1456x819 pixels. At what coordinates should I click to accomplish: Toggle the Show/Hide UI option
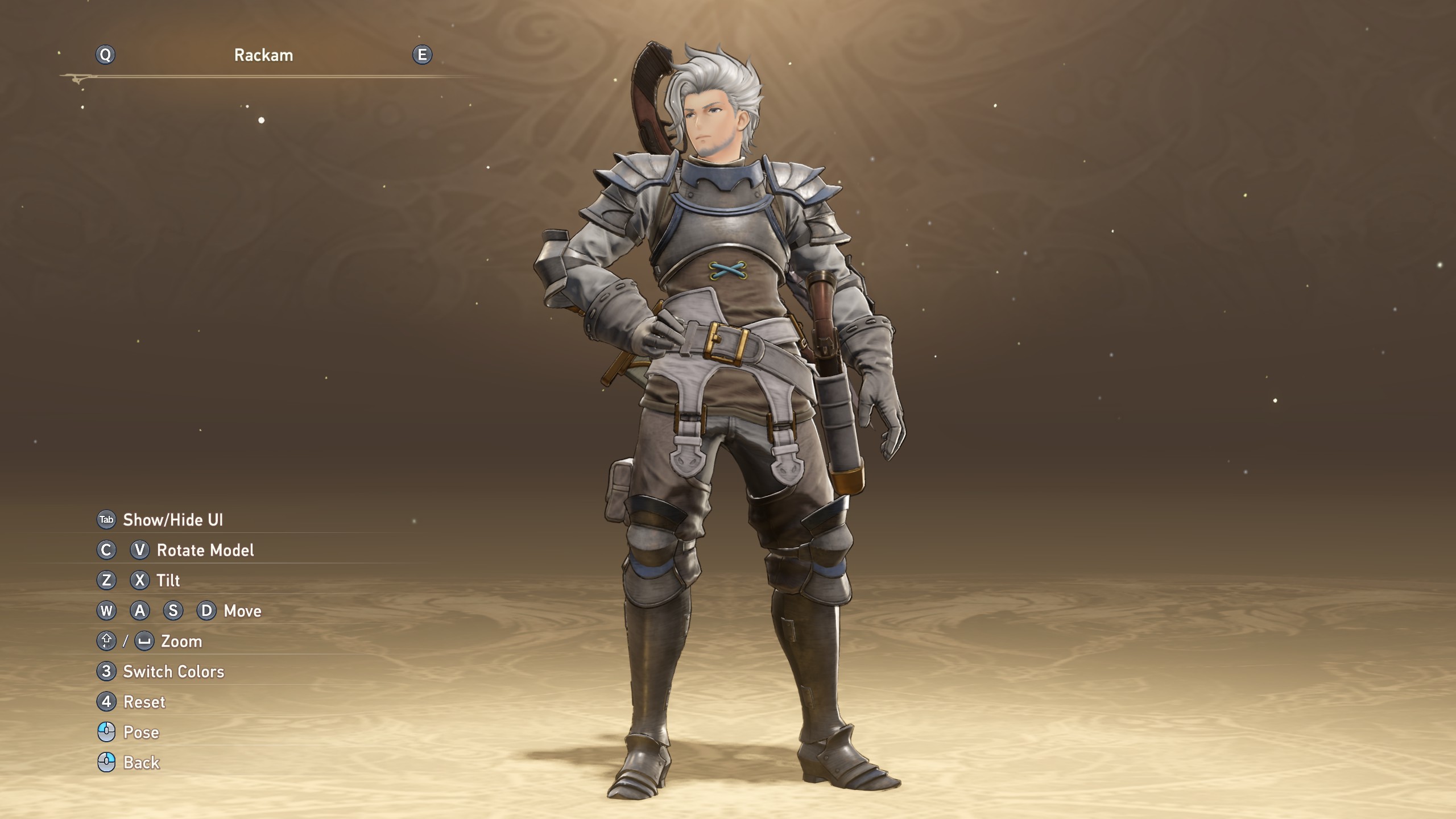172,520
